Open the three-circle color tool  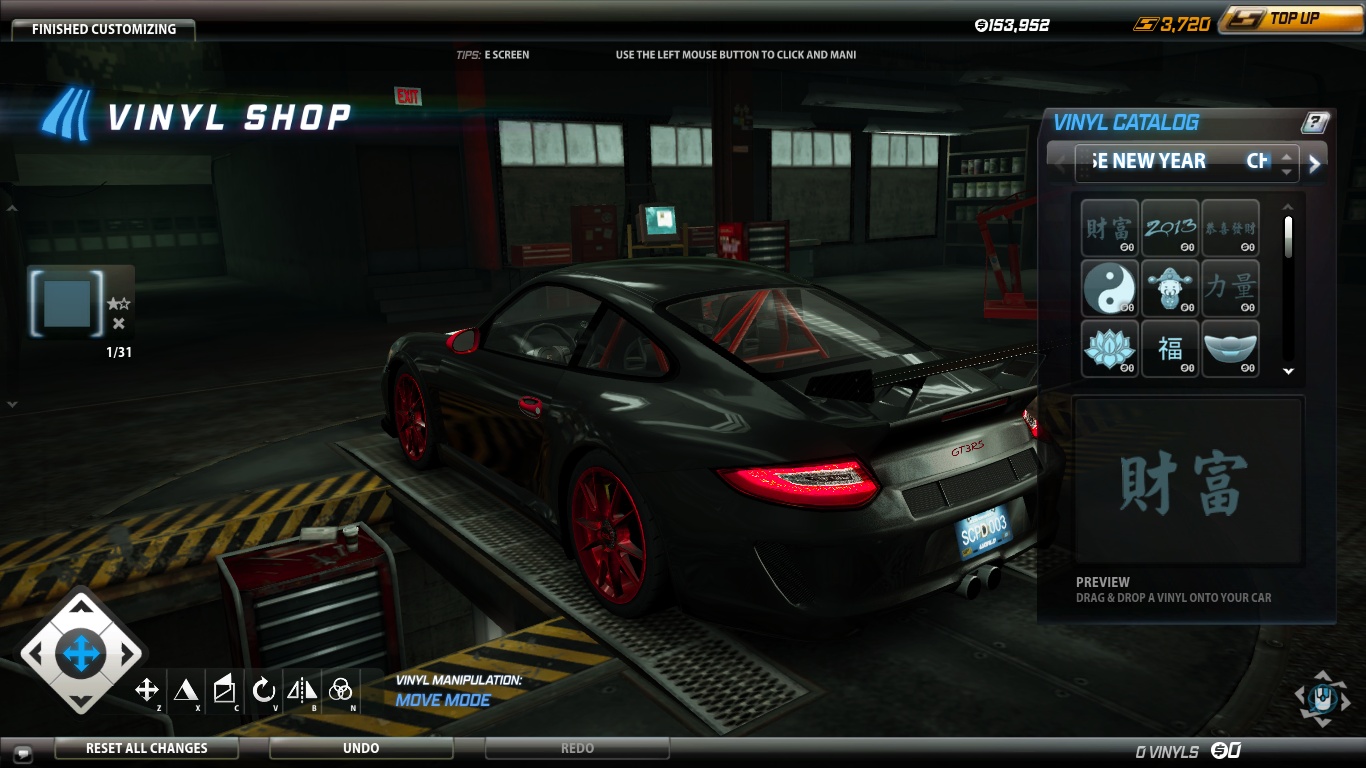pyautogui.click(x=341, y=689)
